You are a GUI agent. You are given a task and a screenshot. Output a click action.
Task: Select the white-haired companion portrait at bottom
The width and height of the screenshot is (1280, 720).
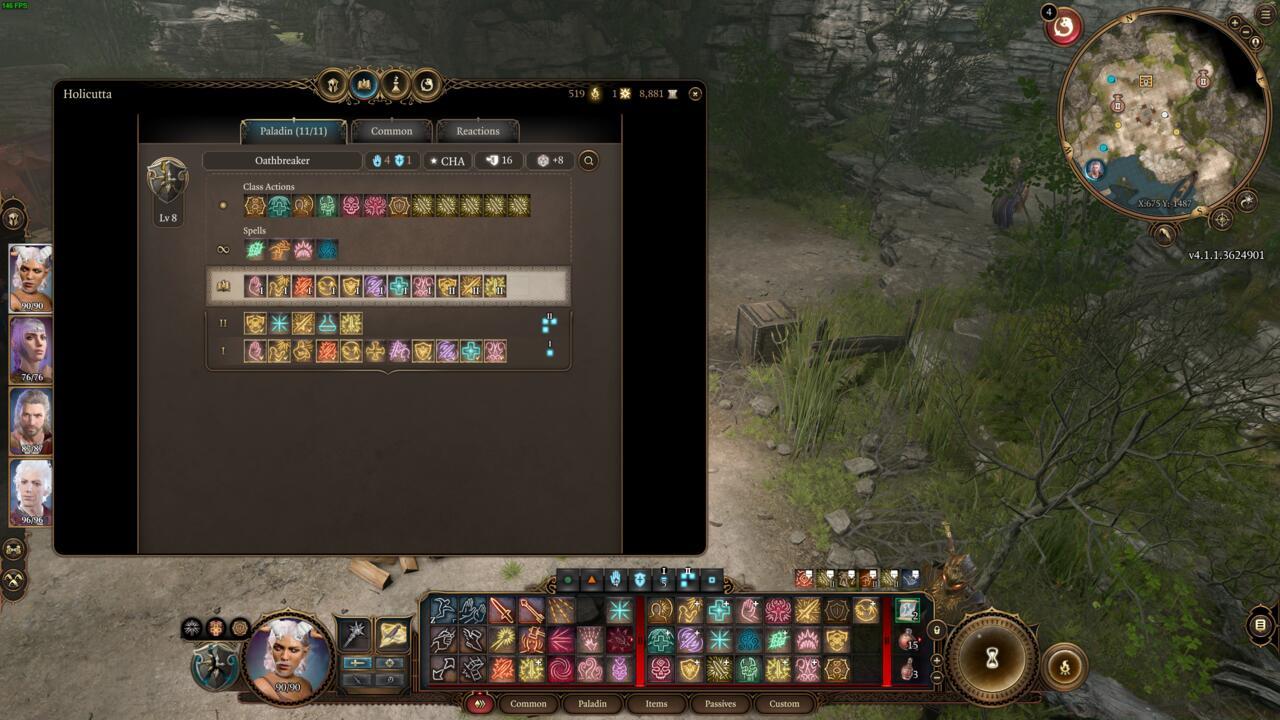pos(31,492)
